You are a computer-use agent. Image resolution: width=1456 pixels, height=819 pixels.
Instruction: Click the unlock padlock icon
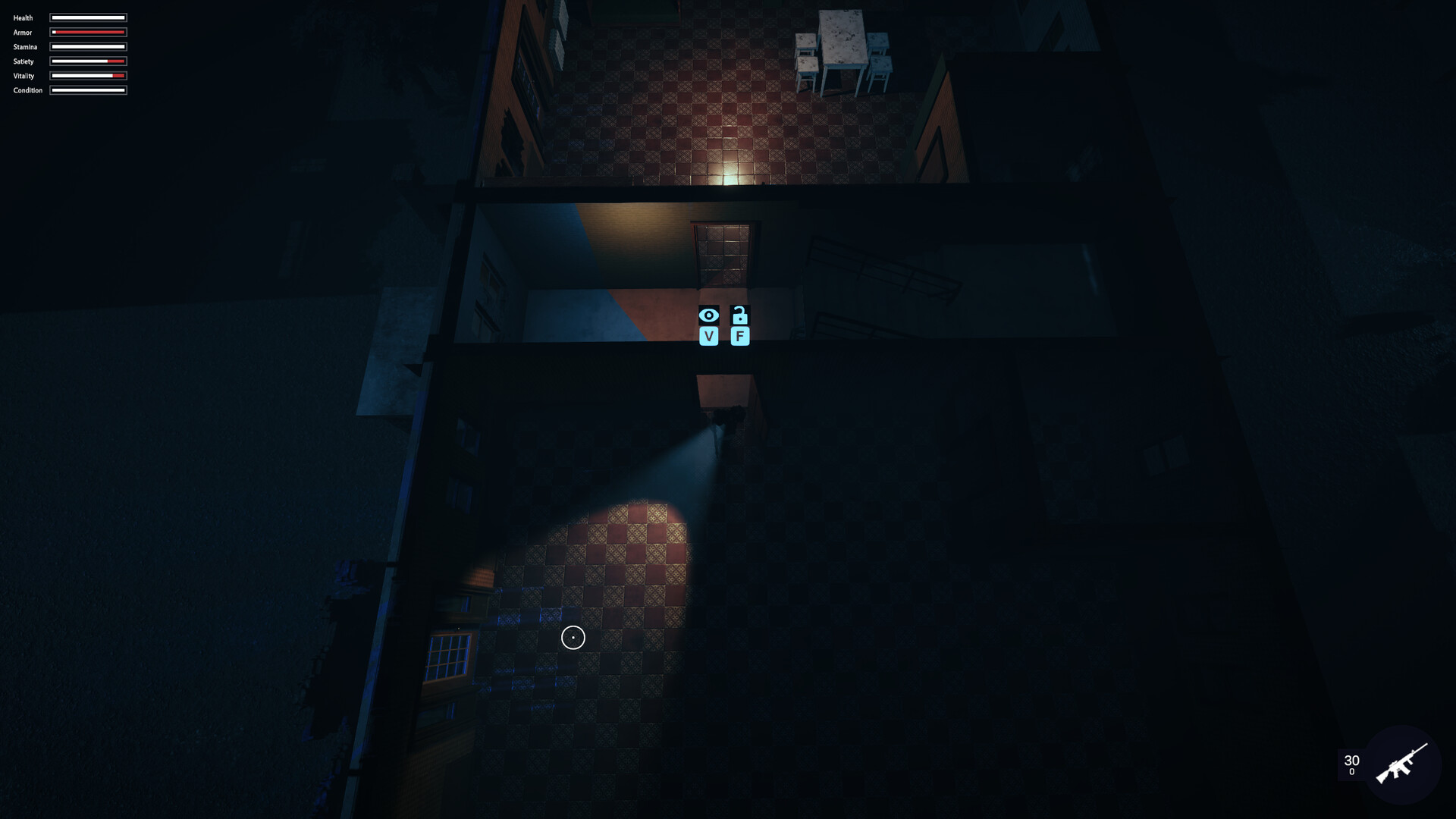(739, 314)
